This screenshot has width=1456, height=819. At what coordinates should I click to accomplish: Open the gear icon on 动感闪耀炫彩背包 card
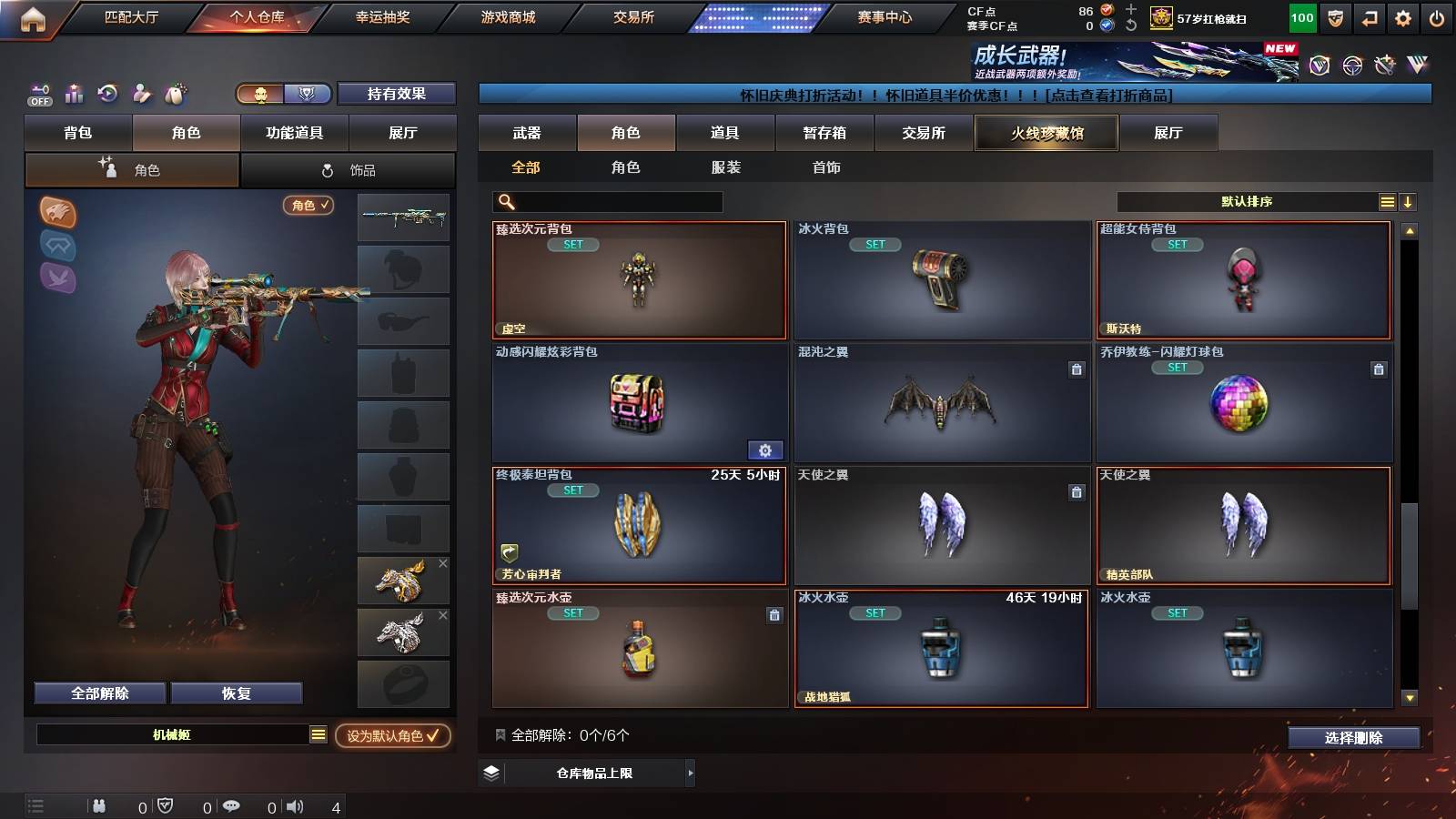click(x=765, y=450)
